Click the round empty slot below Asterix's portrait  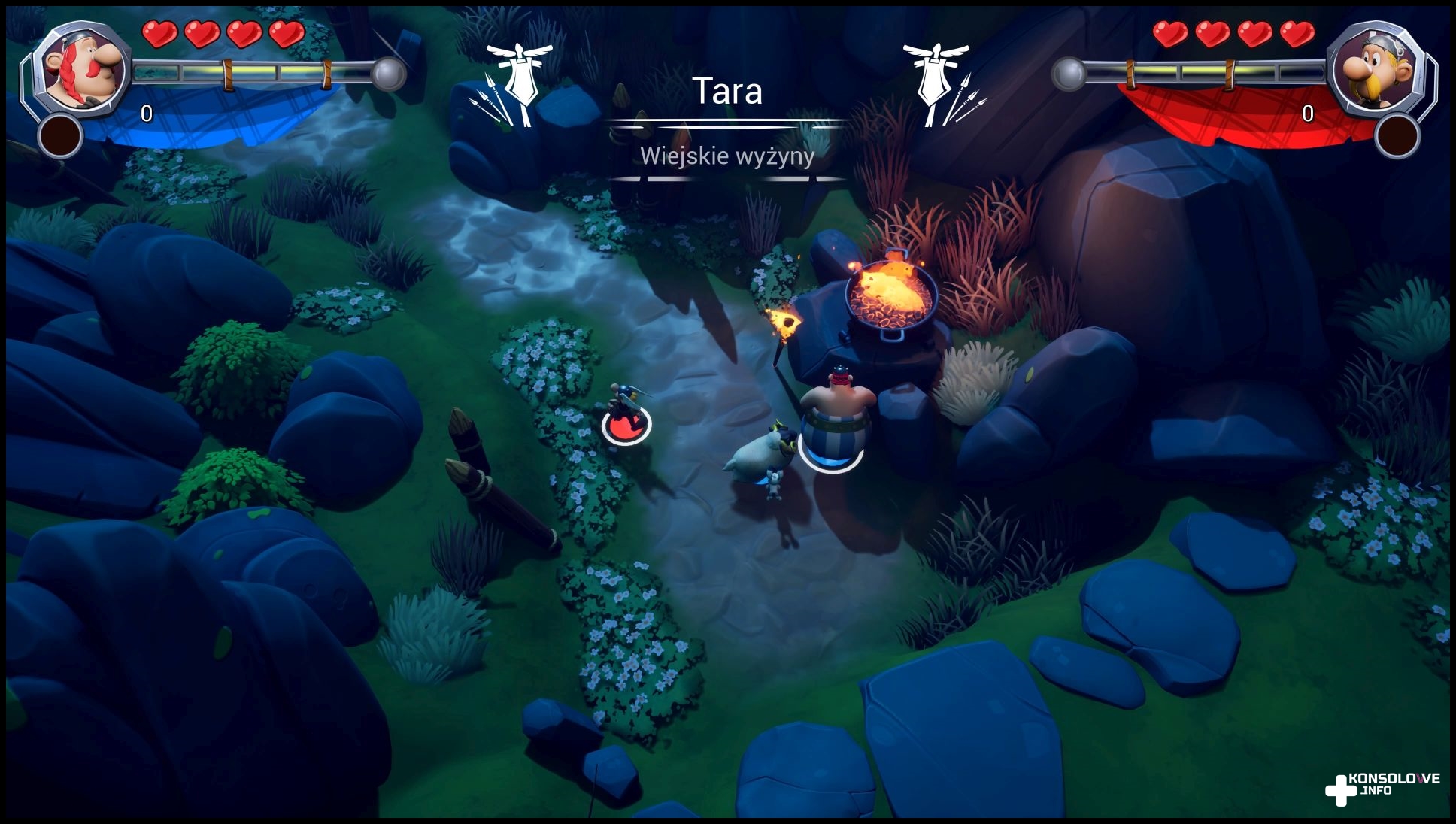(x=1397, y=136)
